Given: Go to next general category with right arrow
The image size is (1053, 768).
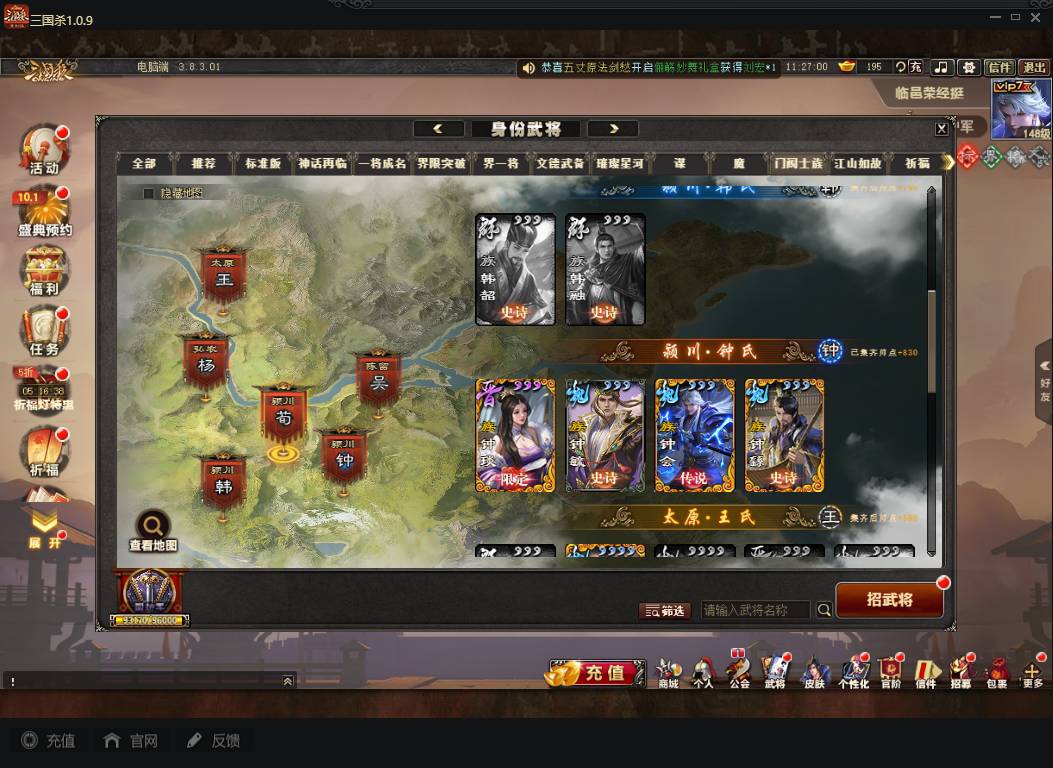Looking at the screenshot, I should click(x=613, y=129).
